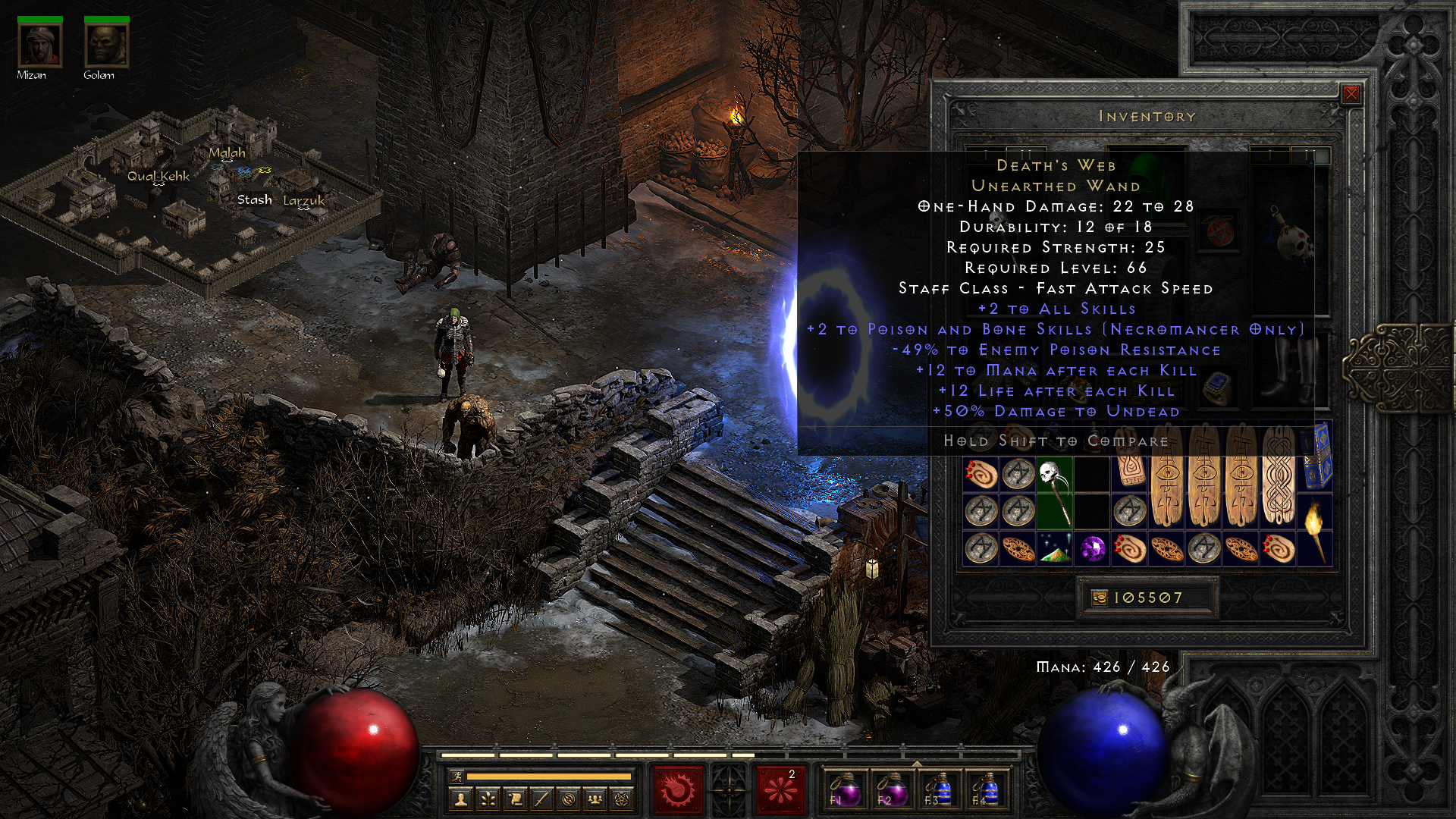This screenshot has height=819, width=1456.
Task: Select the purple amethyst gem
Action: [x=1092, y=548]
